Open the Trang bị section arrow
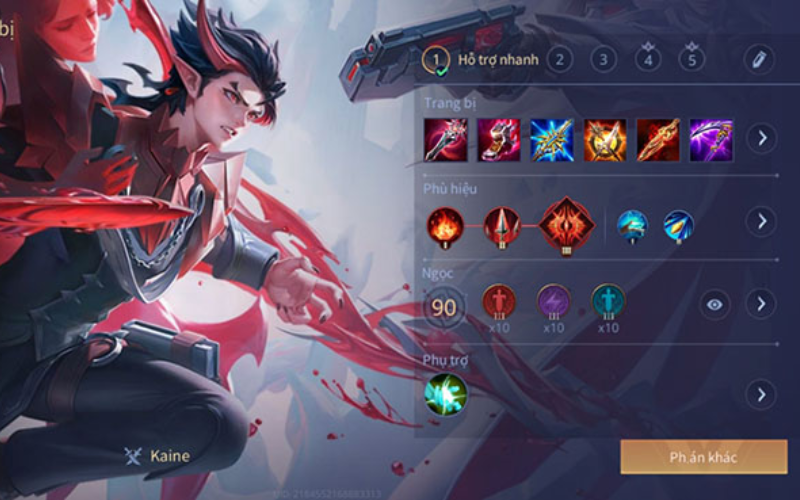Screen dimensions: 800x500 [762, 138]
